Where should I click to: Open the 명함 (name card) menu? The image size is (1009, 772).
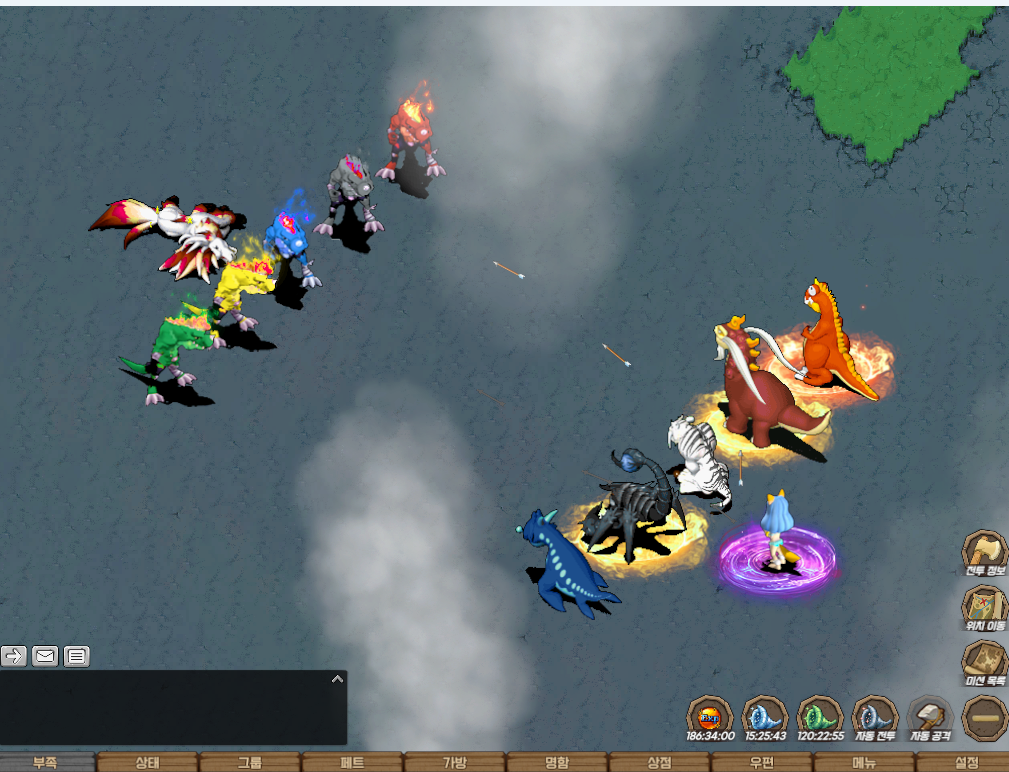(x=557, y=762)
